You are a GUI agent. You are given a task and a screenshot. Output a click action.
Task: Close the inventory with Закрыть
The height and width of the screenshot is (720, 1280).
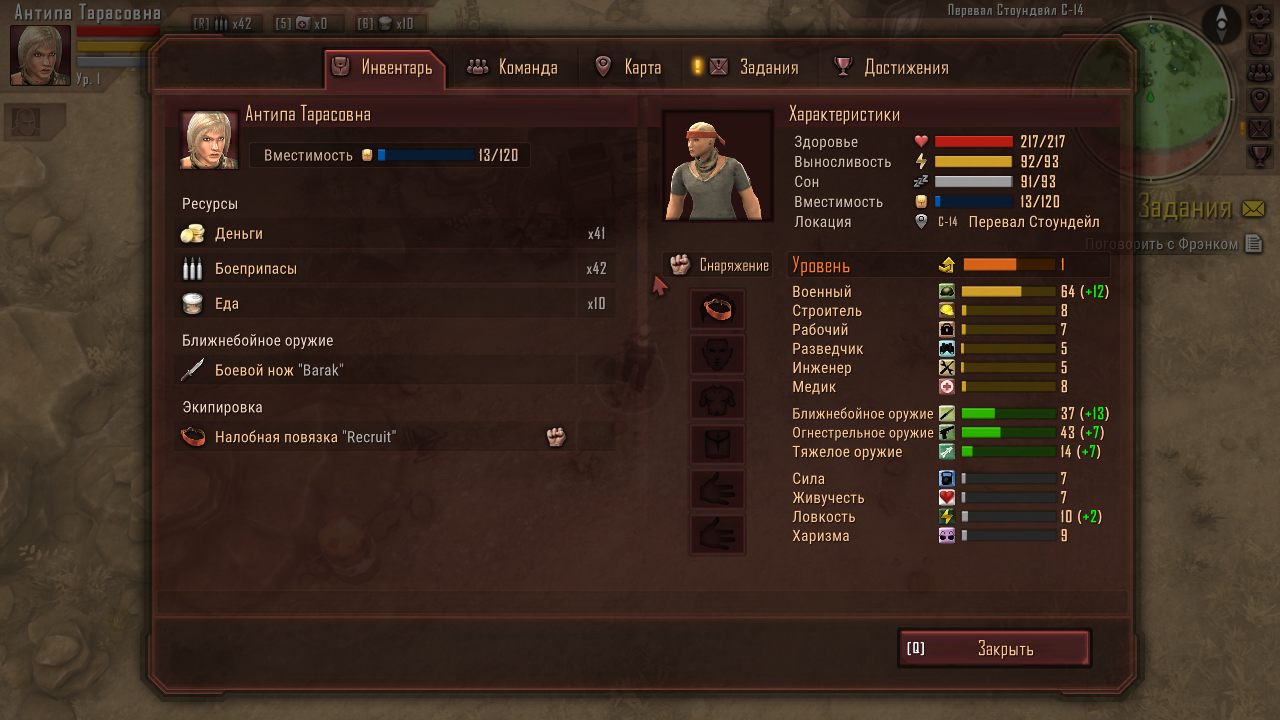[x=994, y=649]
